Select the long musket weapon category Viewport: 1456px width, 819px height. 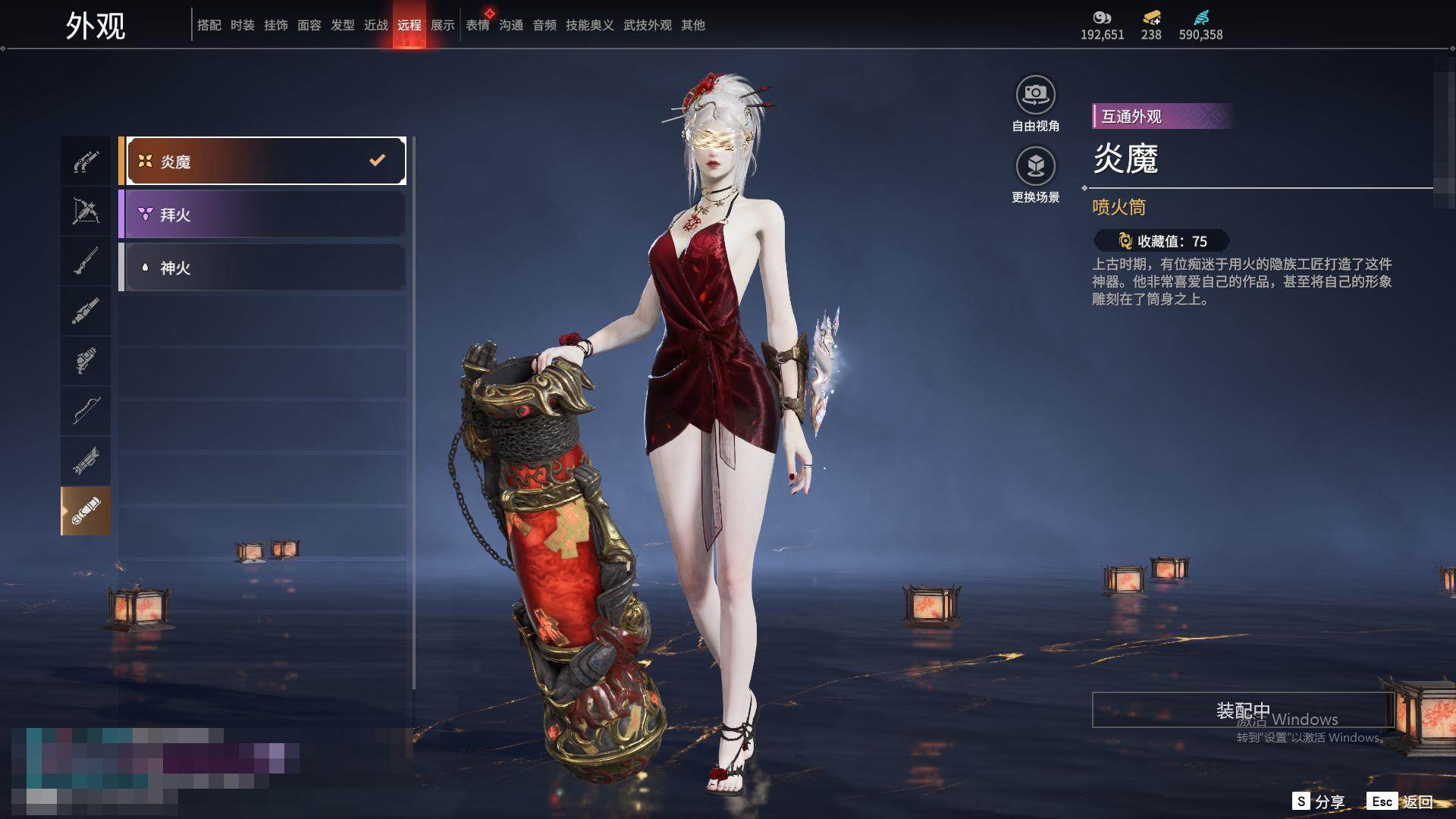click(86, 262)
